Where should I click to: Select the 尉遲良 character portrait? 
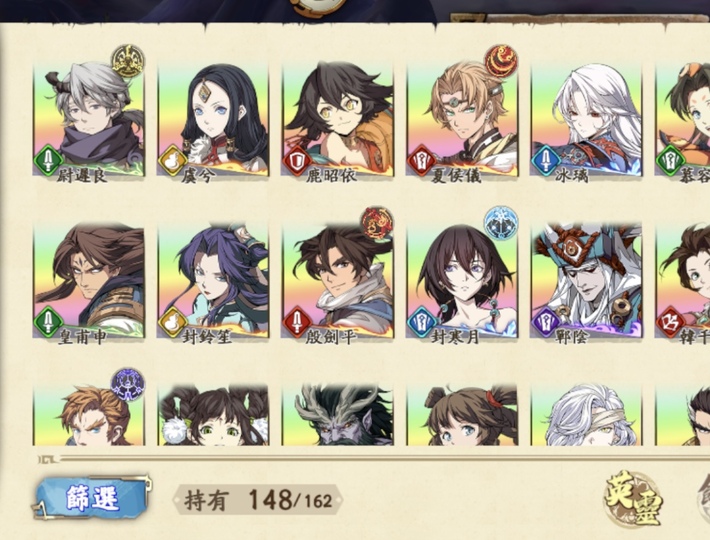click(x=89, y=118)
